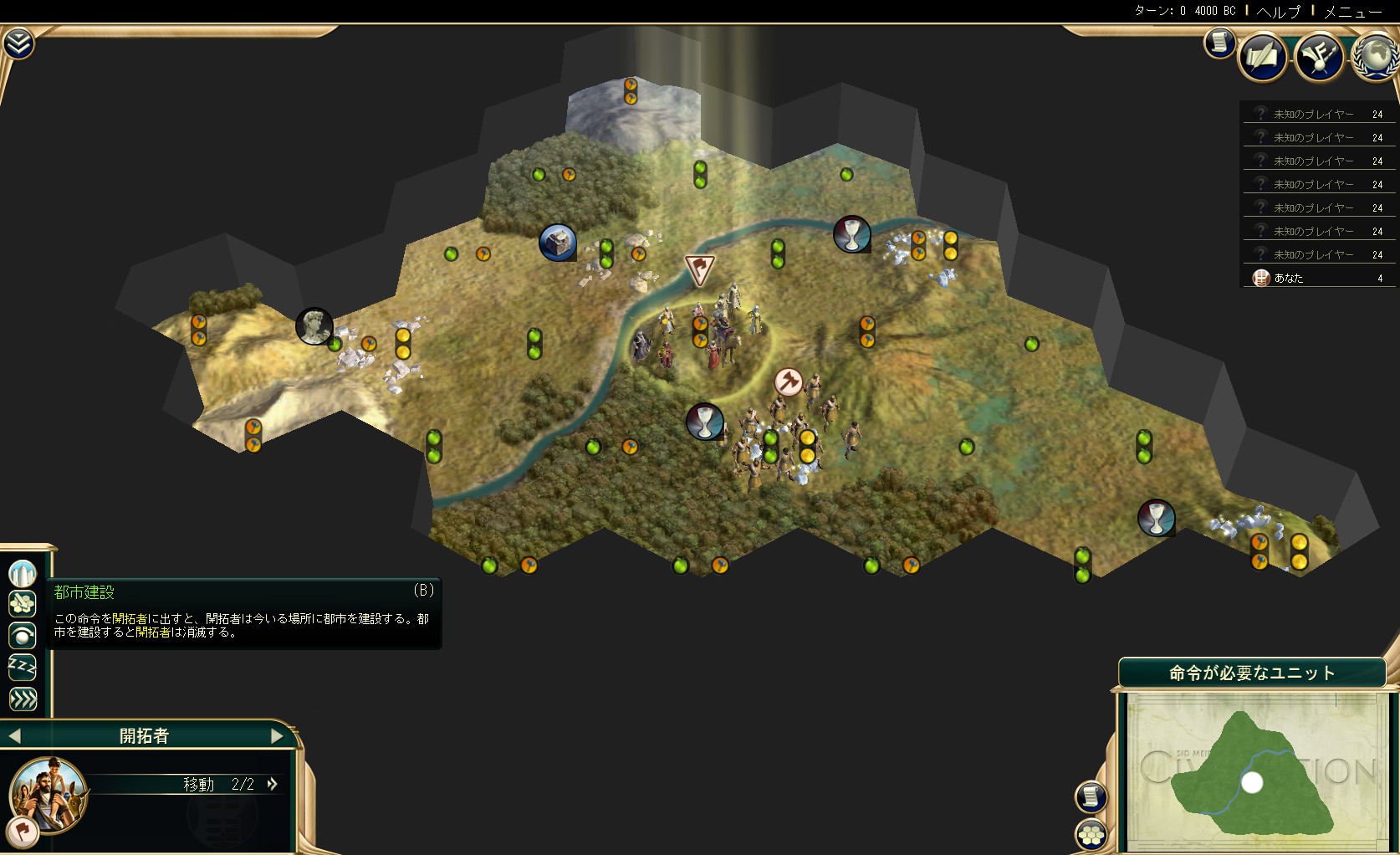Click the scroll icon left of the minimap
The image size is (1400, 855).
pos(1091,796)
